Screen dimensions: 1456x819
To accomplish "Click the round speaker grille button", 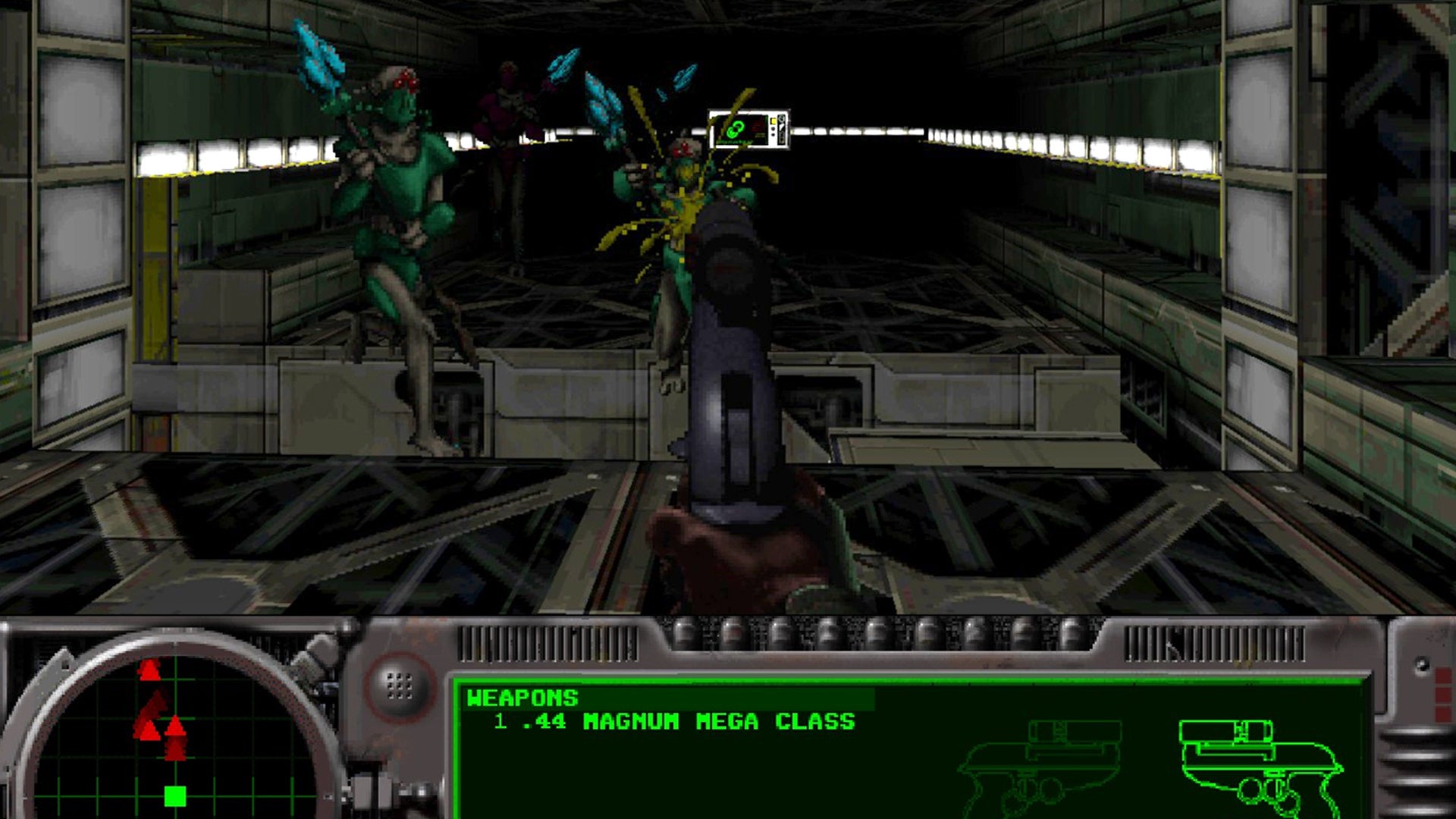I will pyautogui.click(x=399, y=686).
